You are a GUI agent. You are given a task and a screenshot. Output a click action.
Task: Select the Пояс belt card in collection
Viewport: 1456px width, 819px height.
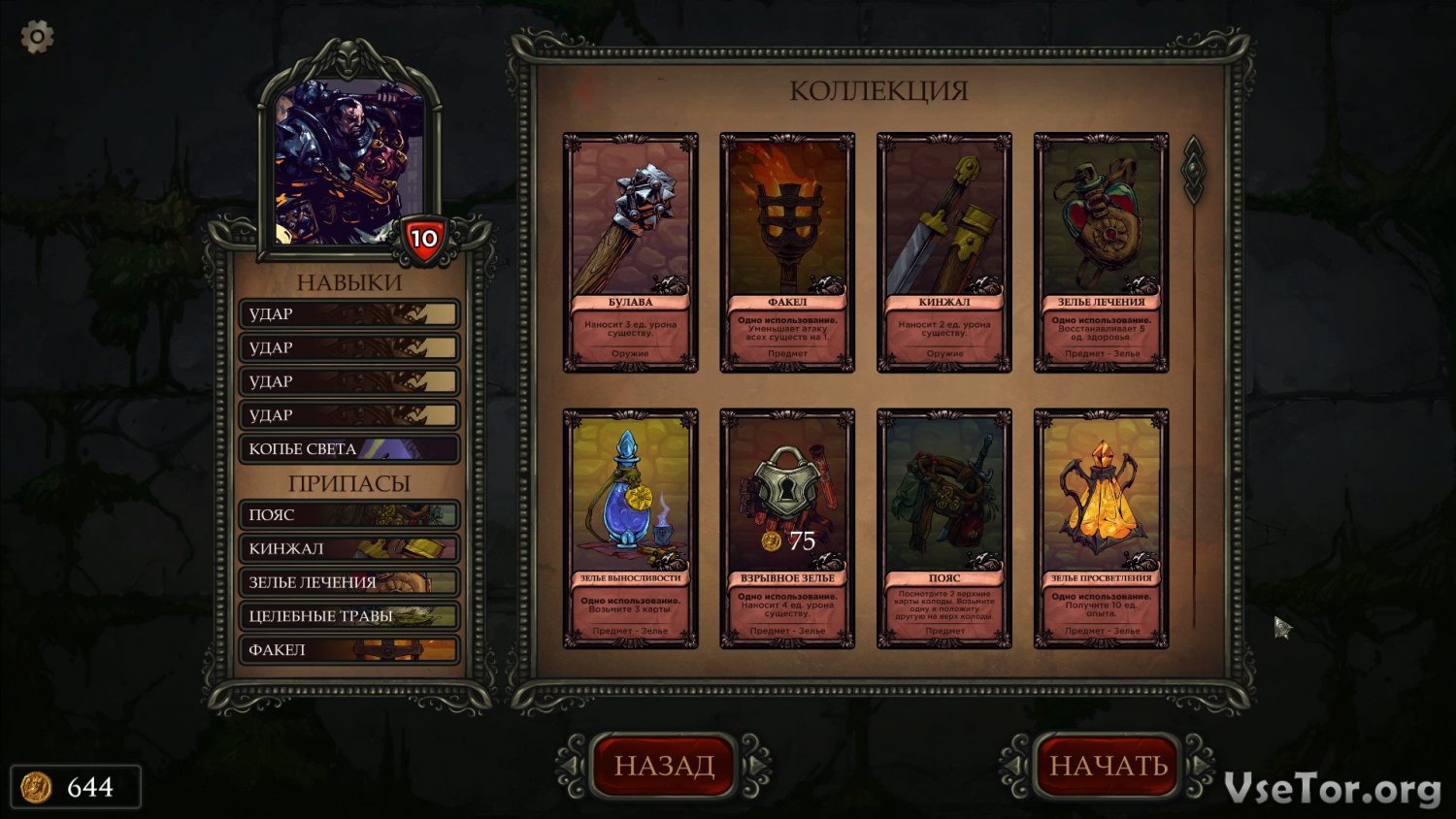point(944,528)
